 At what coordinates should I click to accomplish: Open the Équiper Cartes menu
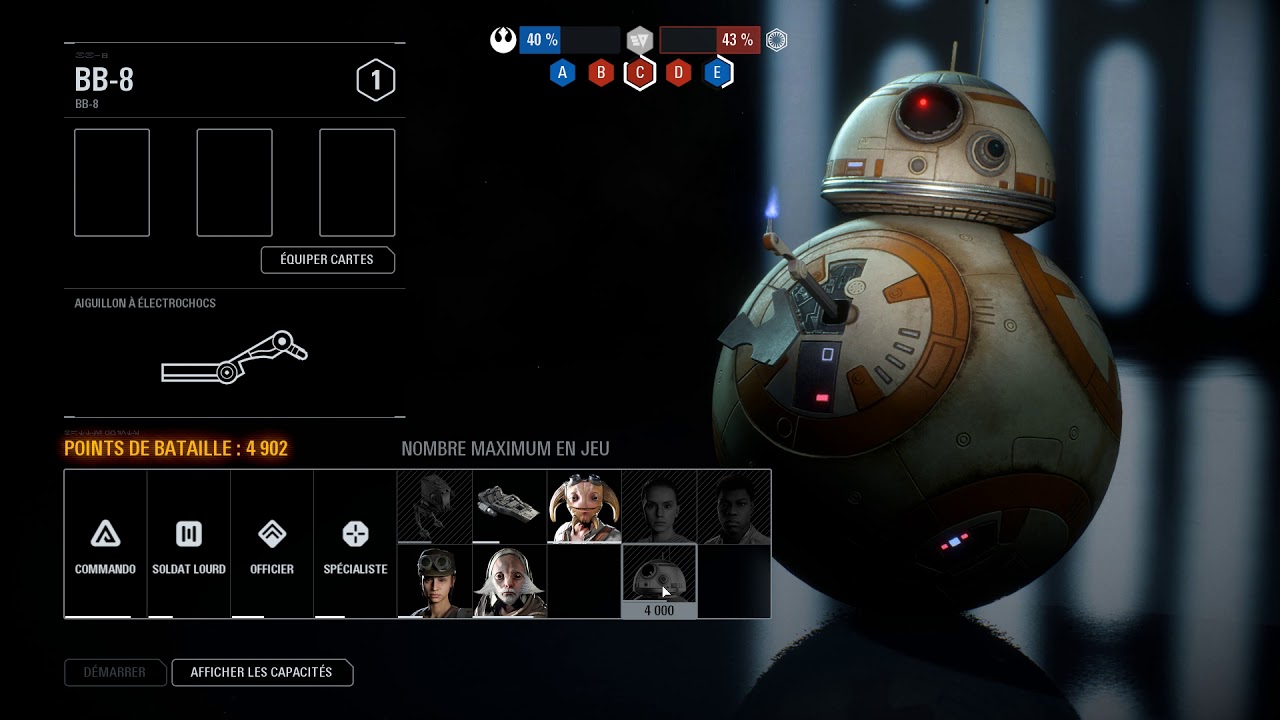(327, 260)
